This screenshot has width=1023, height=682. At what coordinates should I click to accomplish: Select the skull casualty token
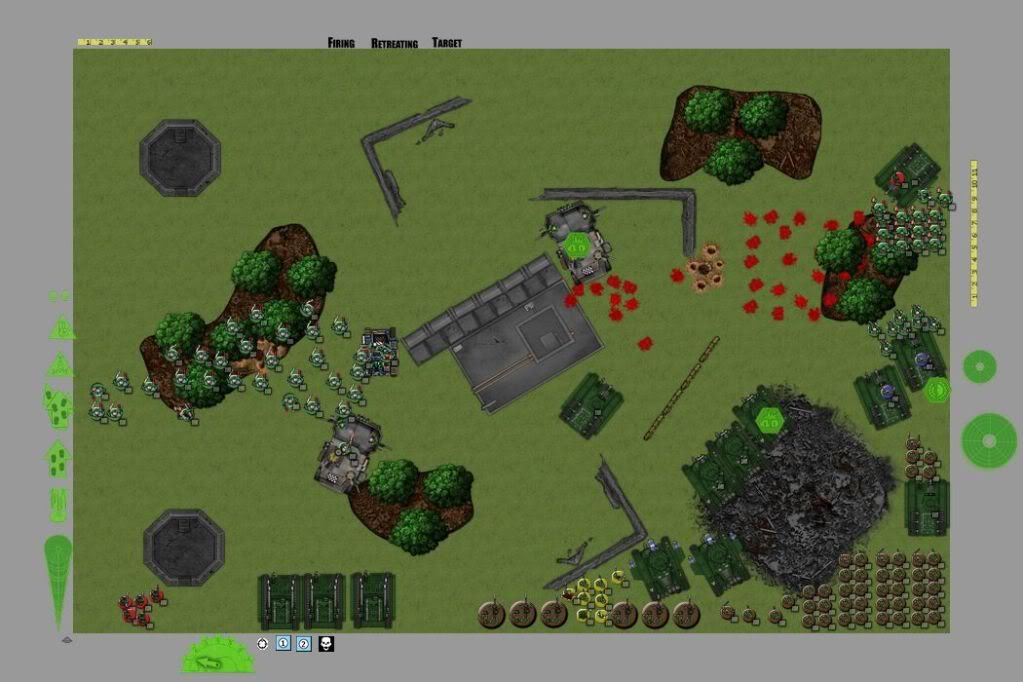click(x=326, y=644)
